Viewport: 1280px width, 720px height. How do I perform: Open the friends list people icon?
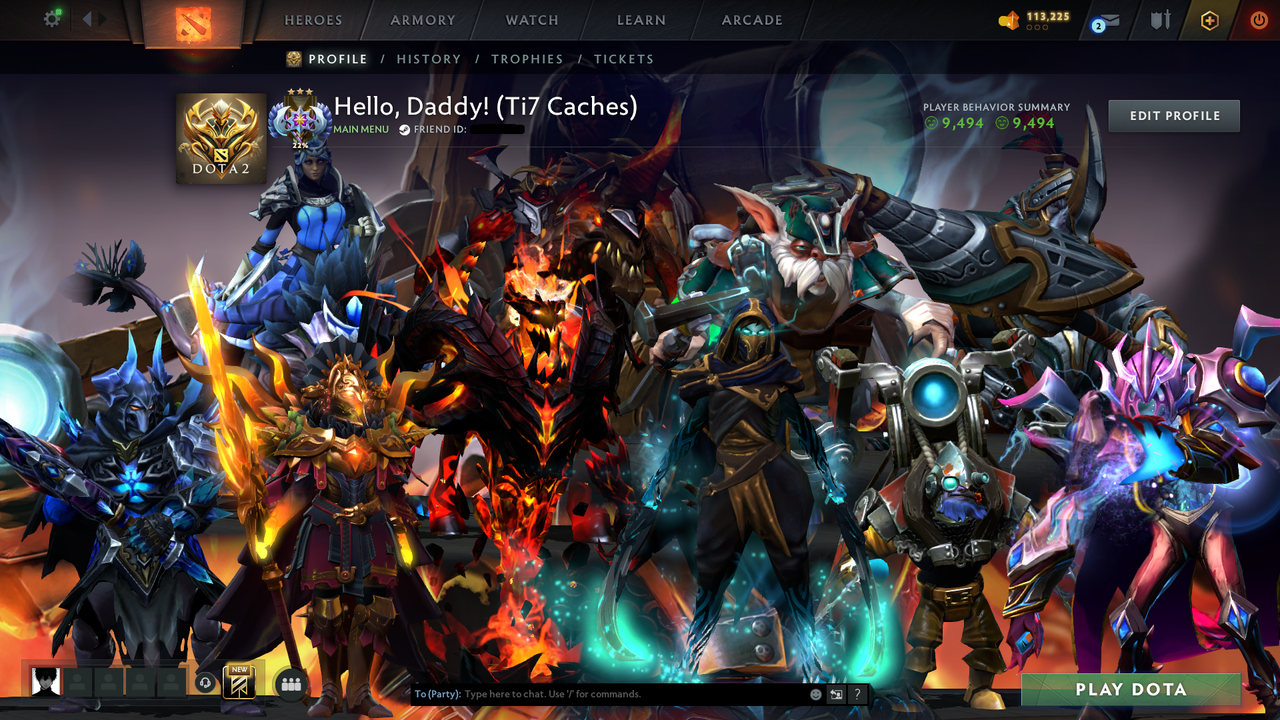click(290, 685)
